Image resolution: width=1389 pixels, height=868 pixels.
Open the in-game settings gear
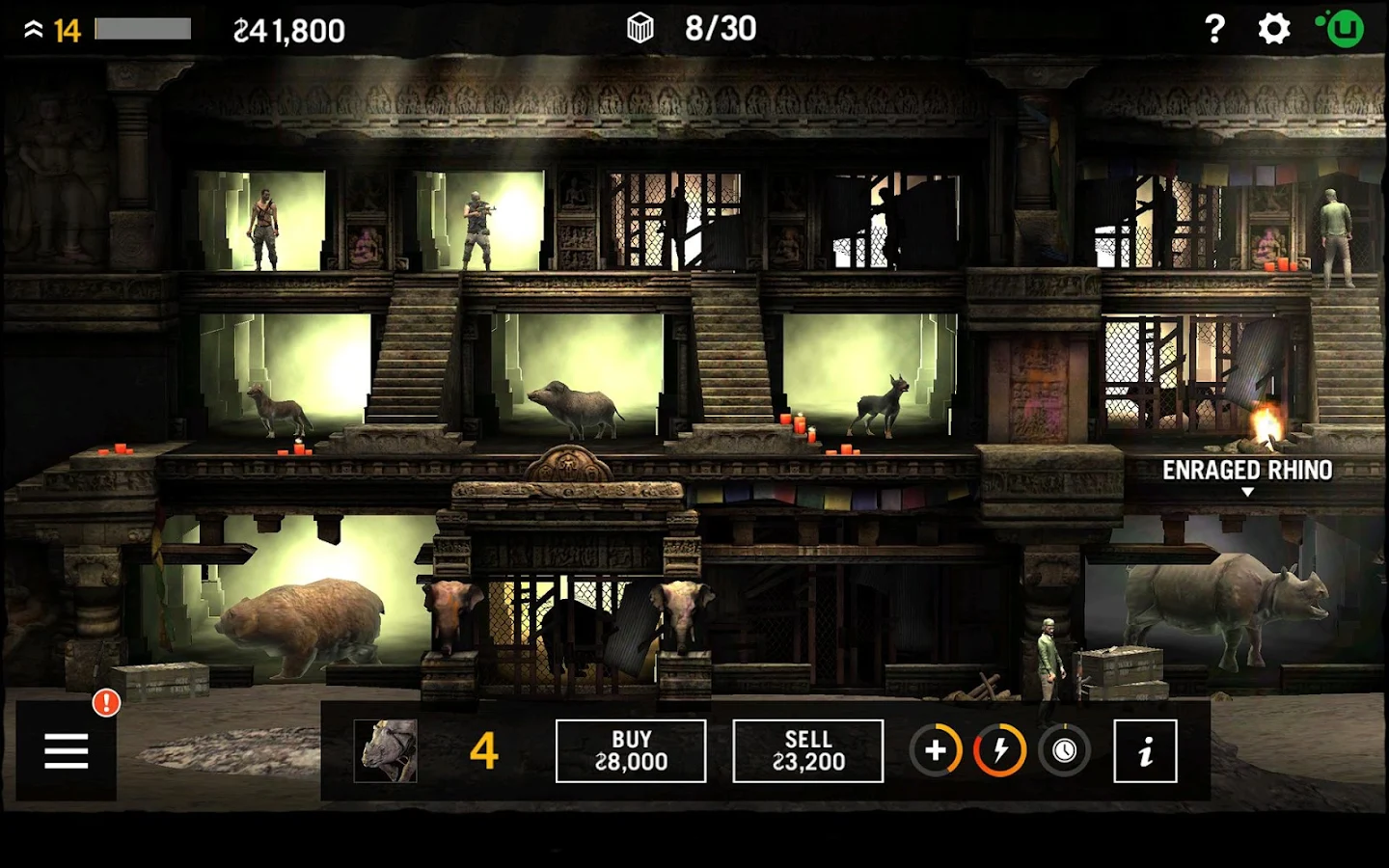(x=1273, y=29)
